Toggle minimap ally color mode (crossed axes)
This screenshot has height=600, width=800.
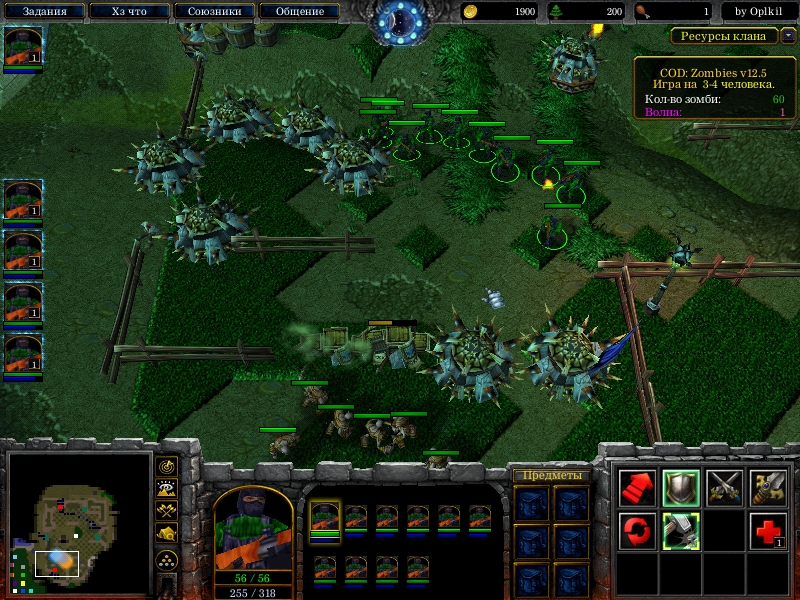click(167, 511)
